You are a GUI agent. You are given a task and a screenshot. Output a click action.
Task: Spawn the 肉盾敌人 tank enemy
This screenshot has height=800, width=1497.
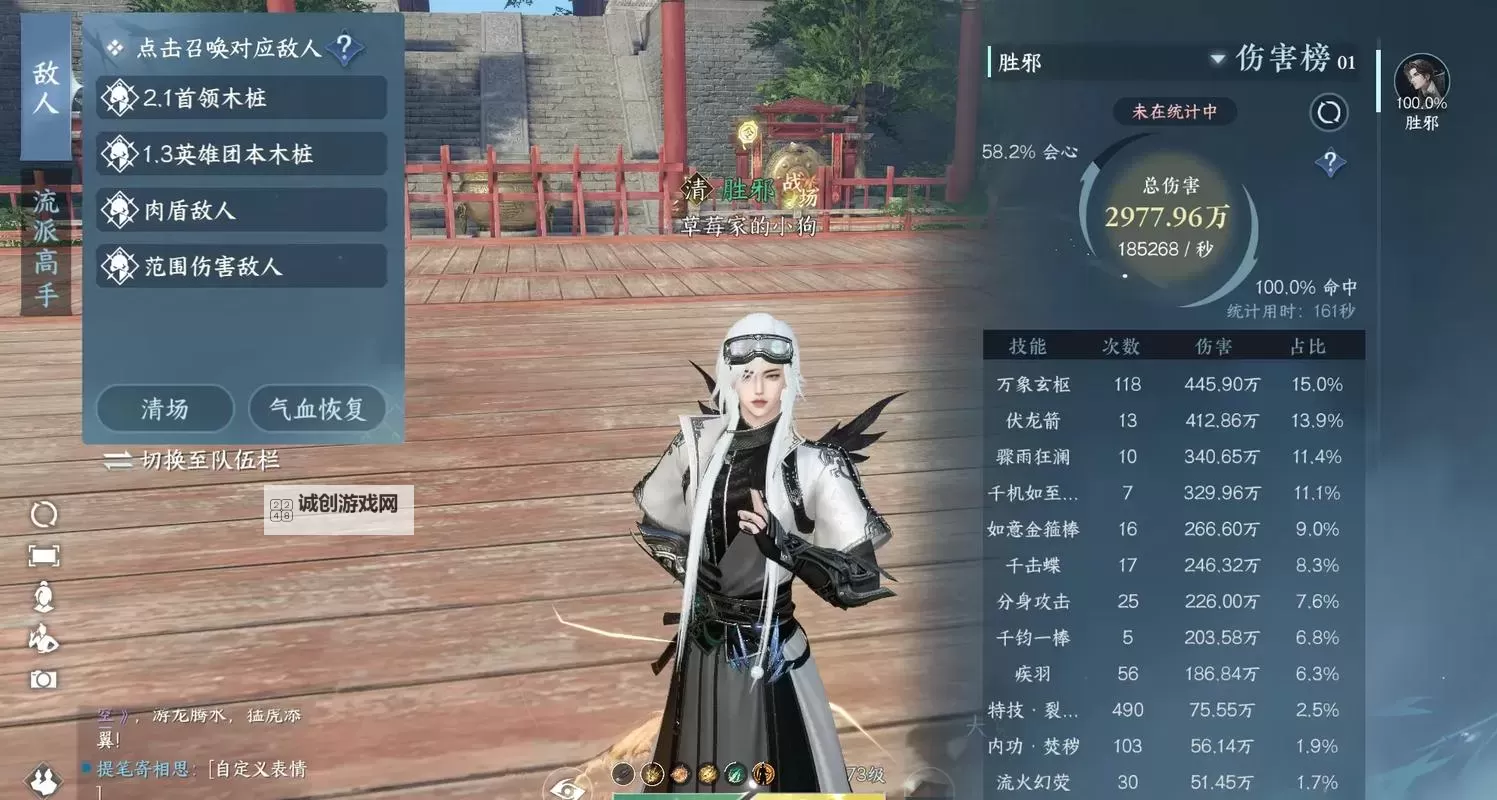click(x=240, y=209)
